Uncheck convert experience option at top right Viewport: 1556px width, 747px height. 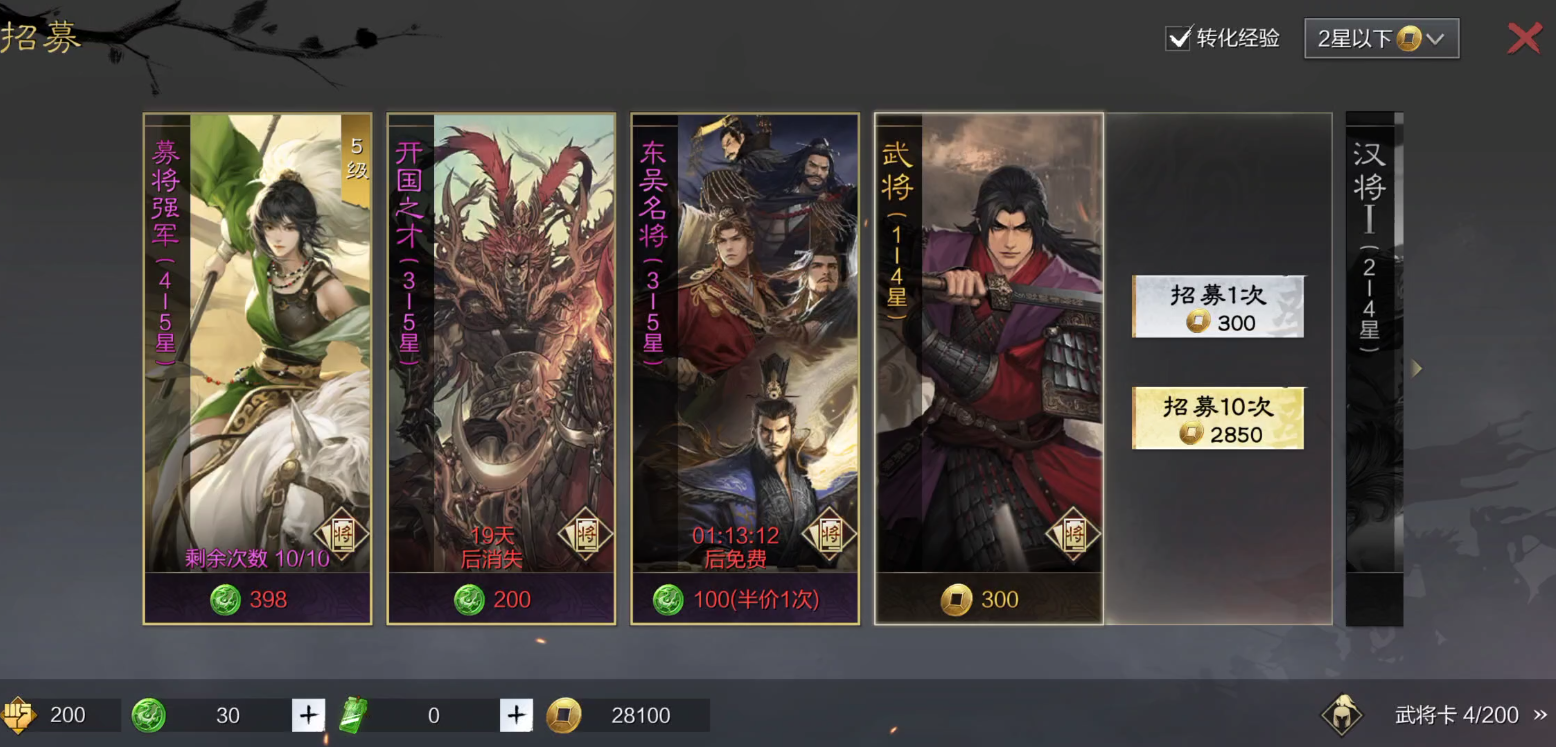click(1178, 39)
